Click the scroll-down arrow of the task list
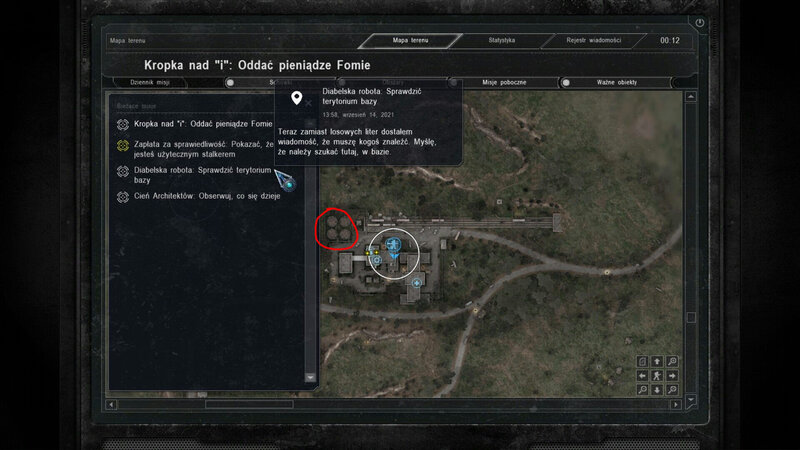Viewport: 800px width, 450px height. pyautogui.click(x=310, y=378)
